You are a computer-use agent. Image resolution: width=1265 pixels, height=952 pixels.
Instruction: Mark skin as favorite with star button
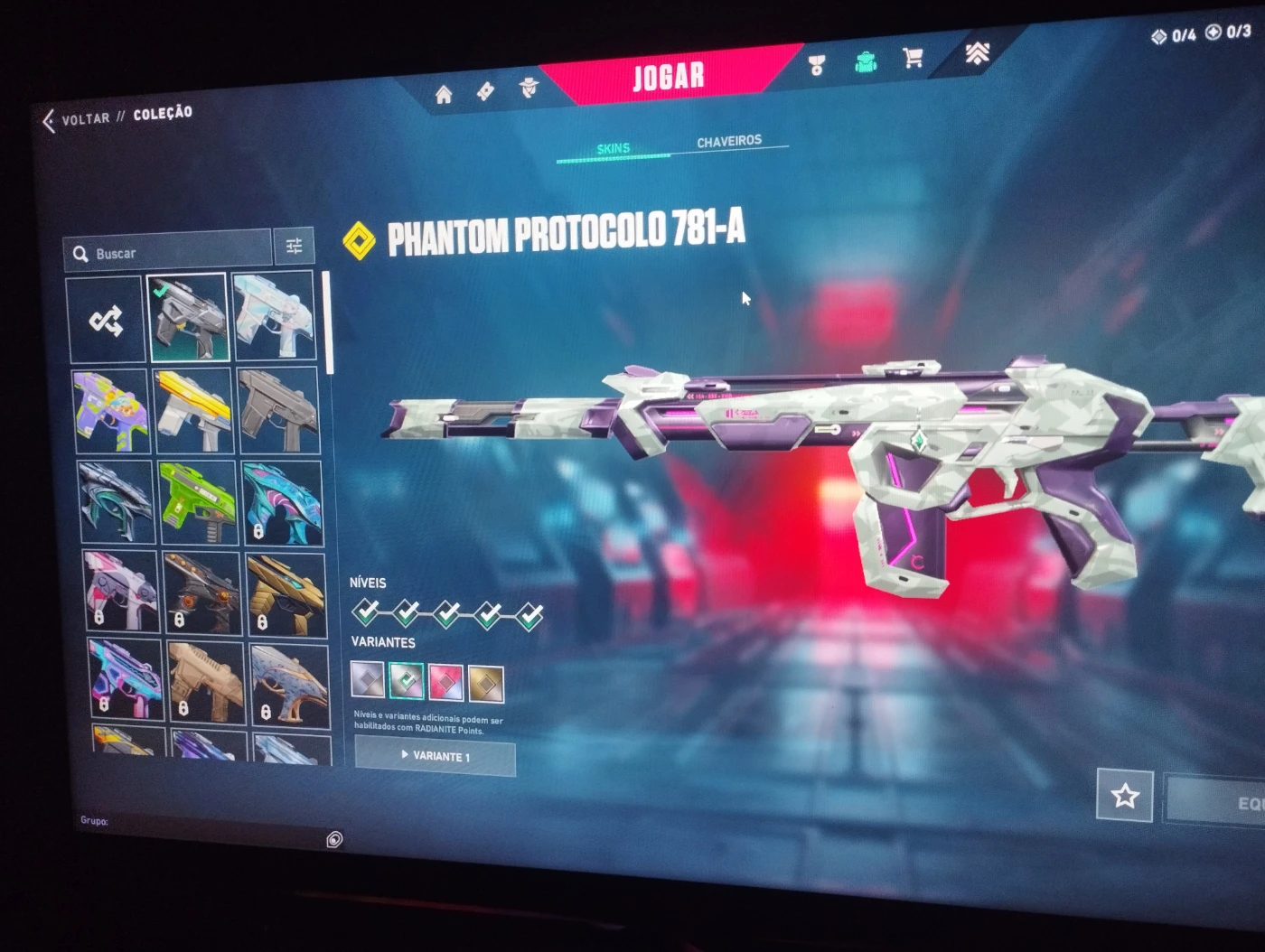click(1124, 796)
